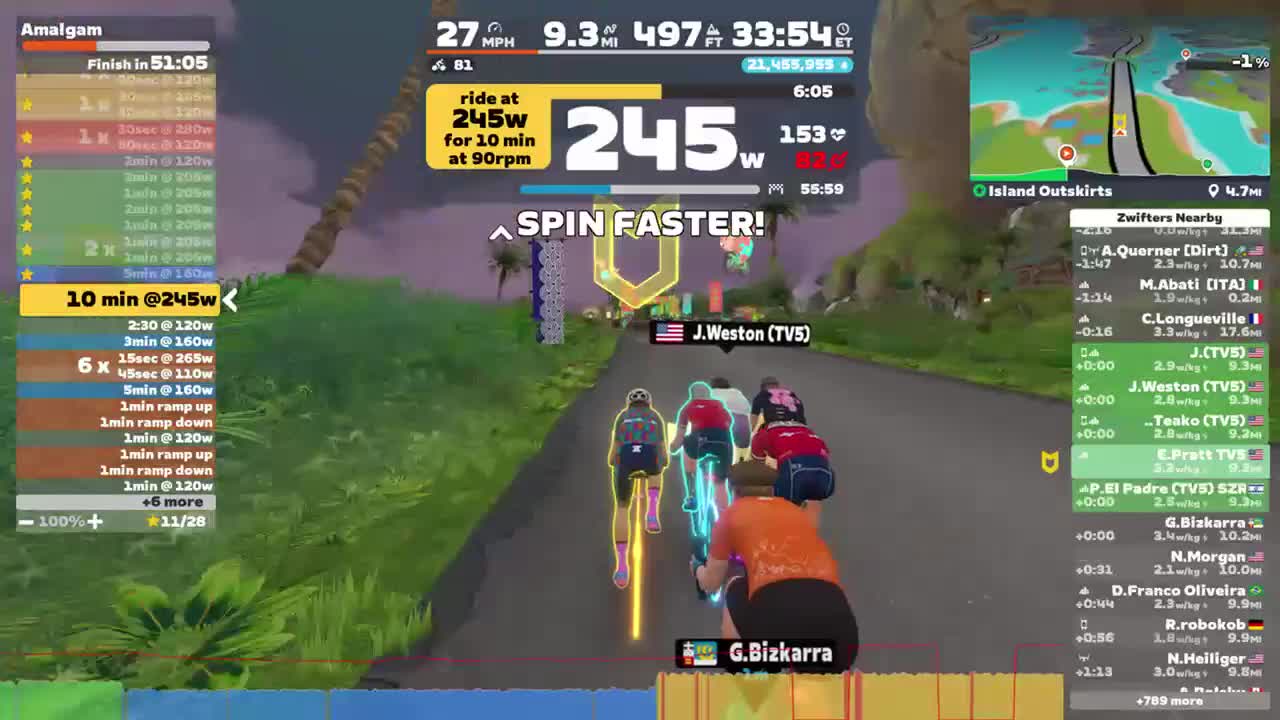The width and height of the screenshot is (1280, 720).
Task: Select the cadence indicator showing 81 rpm
Action: [x=440, y=63]
